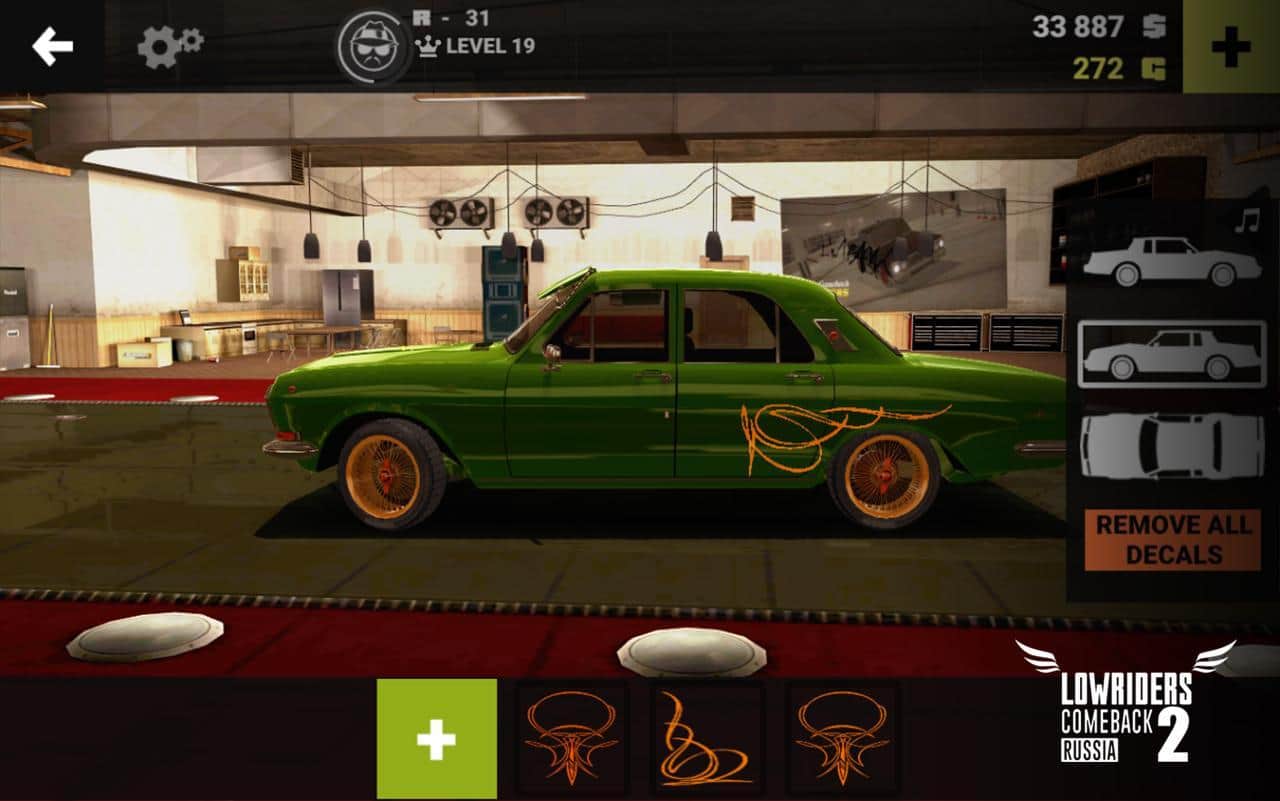Choose the unhighlighted side-view car silhouette

1172,262
